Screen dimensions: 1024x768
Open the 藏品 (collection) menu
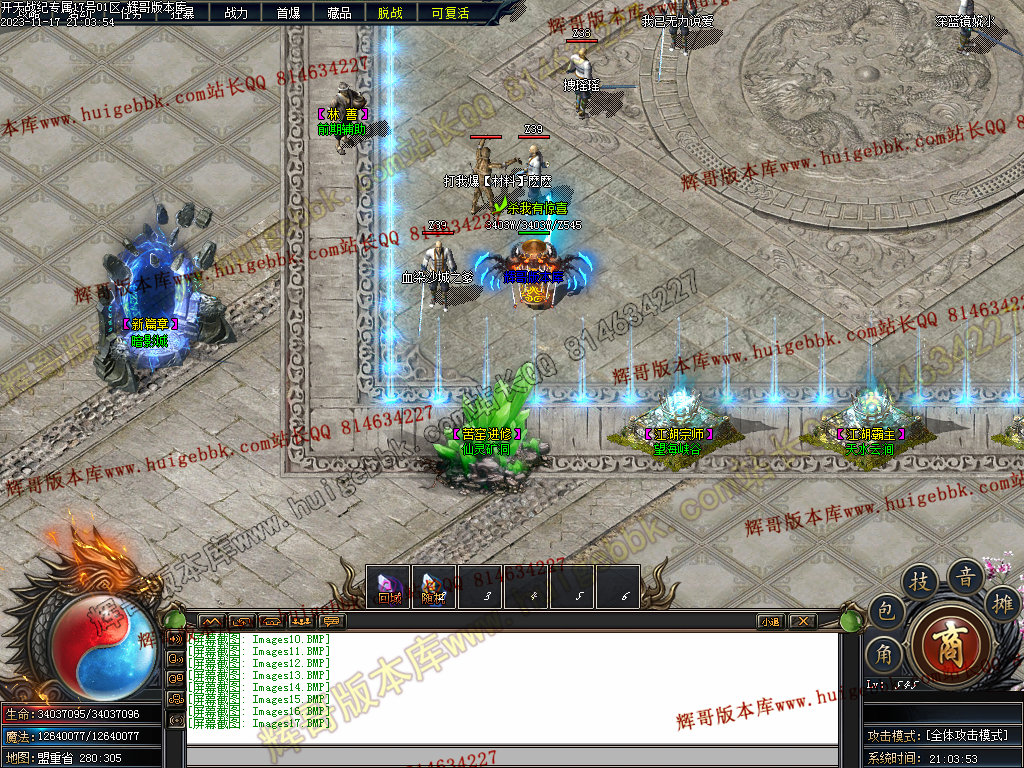[x=339, y=13]
